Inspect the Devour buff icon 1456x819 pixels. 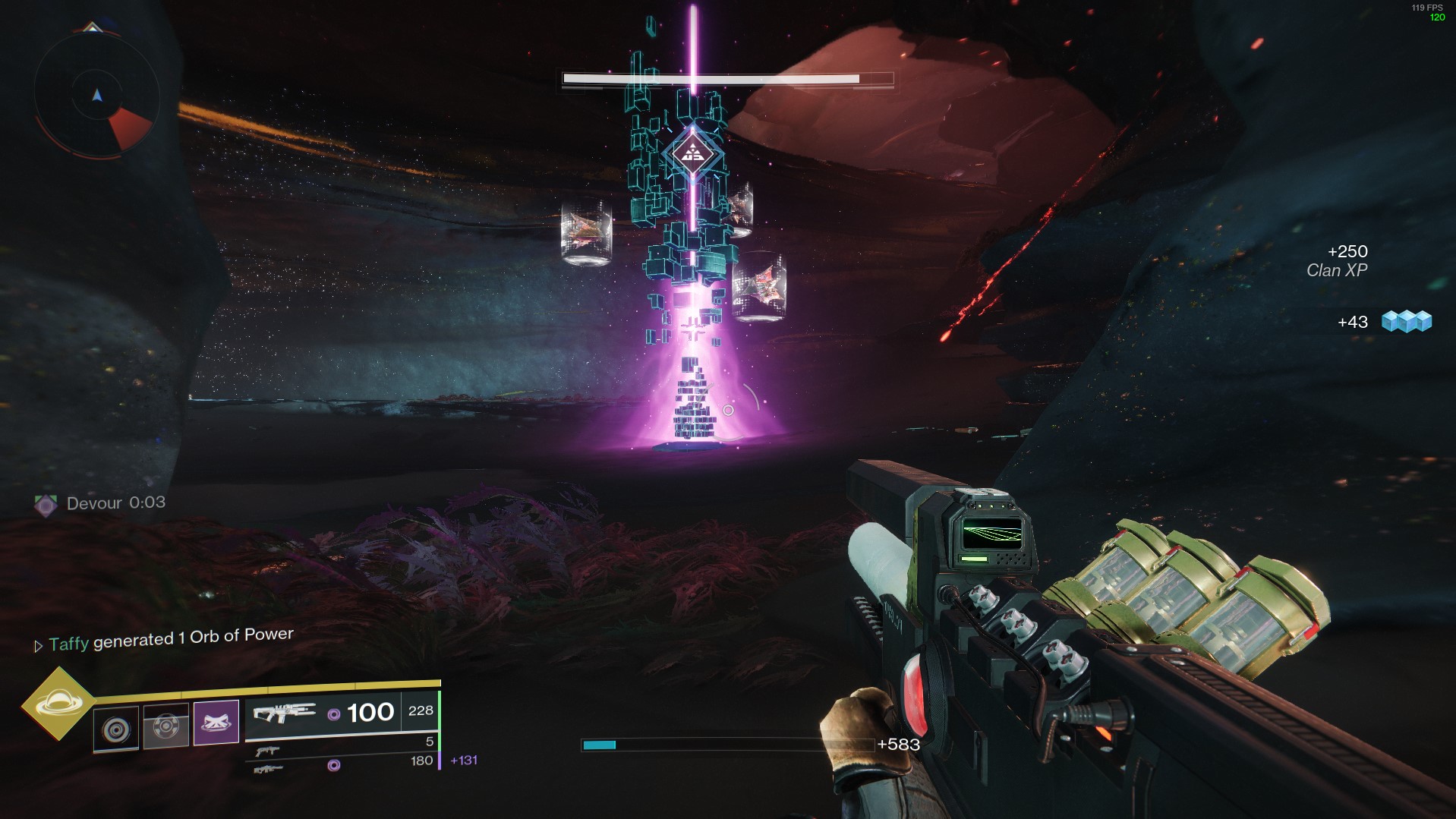pos(46,505)
